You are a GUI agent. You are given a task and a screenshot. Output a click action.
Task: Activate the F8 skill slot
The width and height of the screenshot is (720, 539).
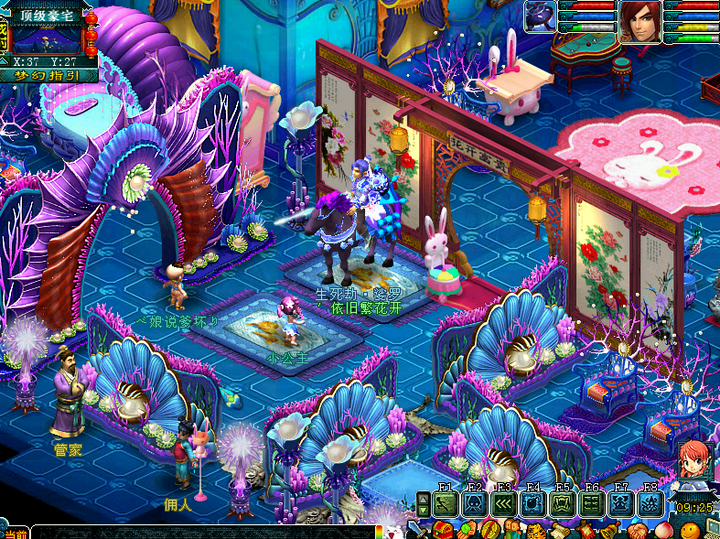[x=649, y=503]
